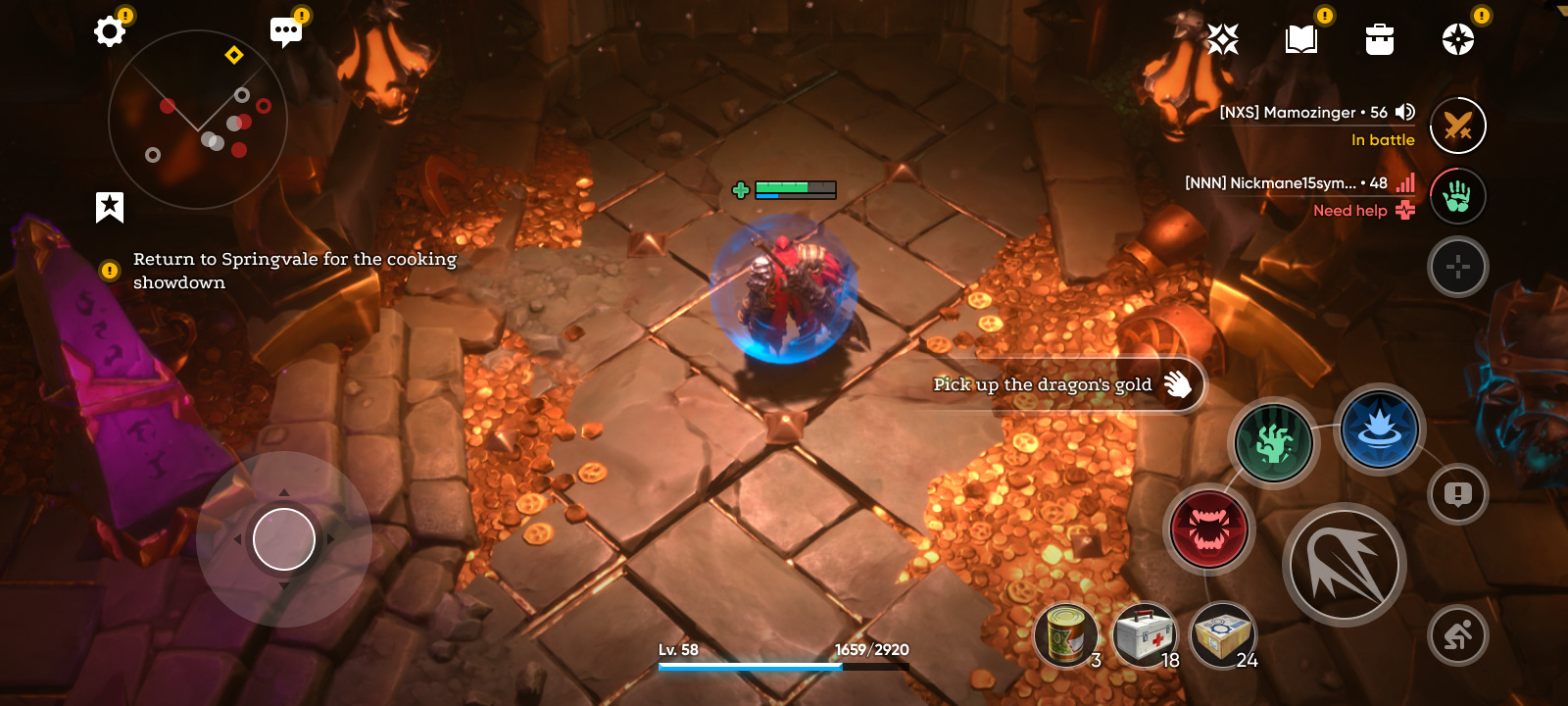Use the canned food item
Screen dimensions: 1568x706
[1066, 635]
